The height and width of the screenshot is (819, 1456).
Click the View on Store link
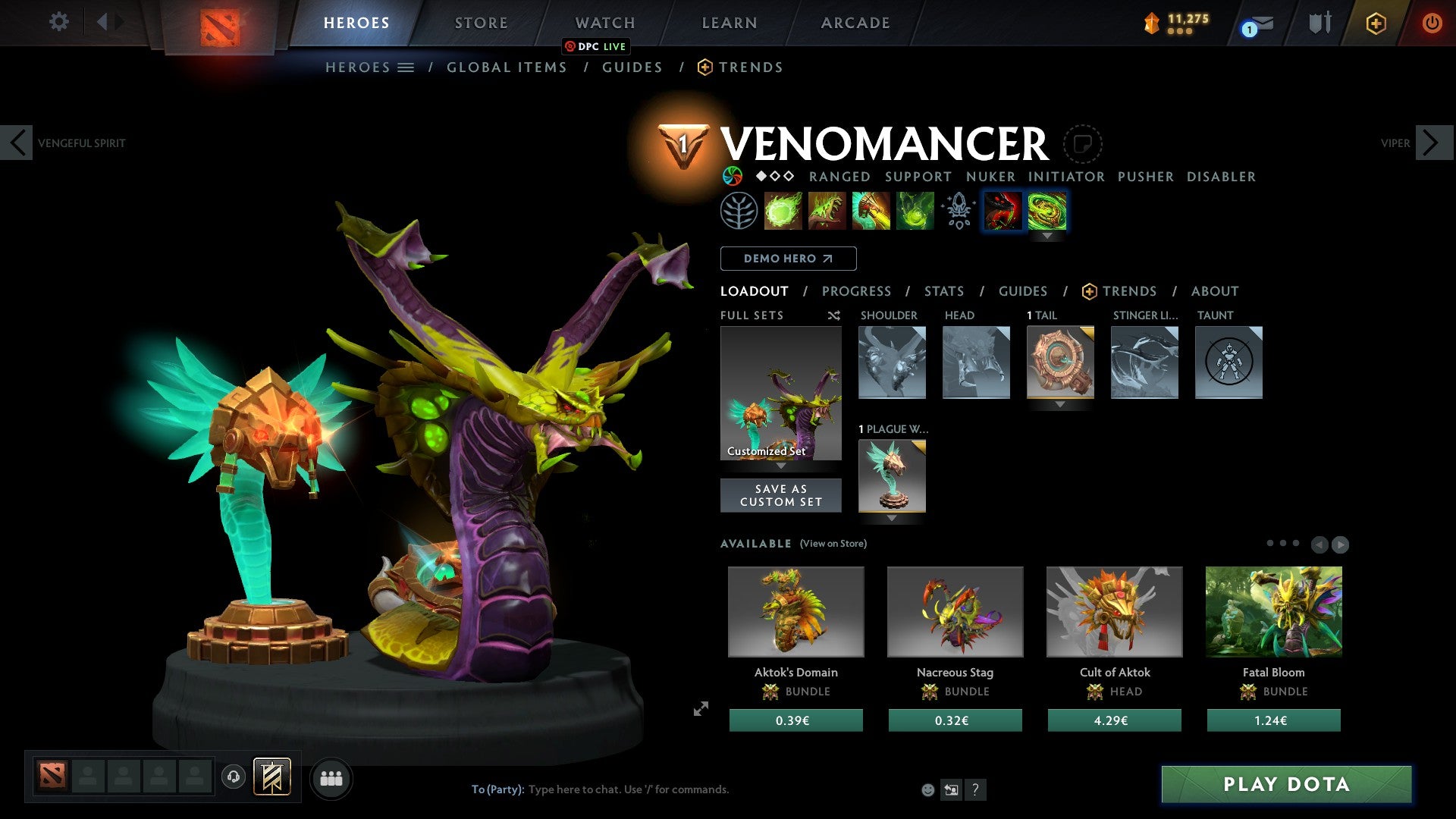click(x=832, y=544)
